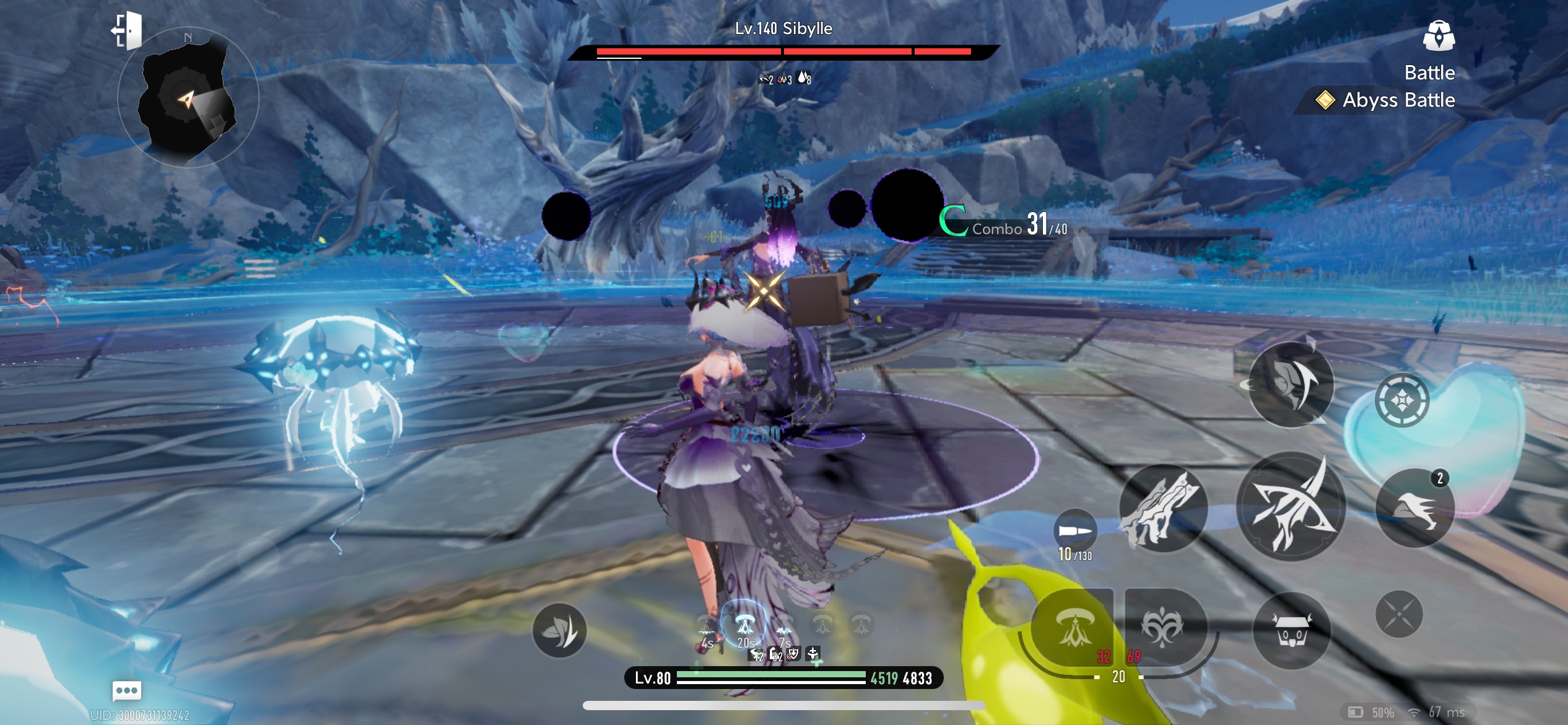
Task: Open the Battle menu icon
Action: (x=1438, y=36)
